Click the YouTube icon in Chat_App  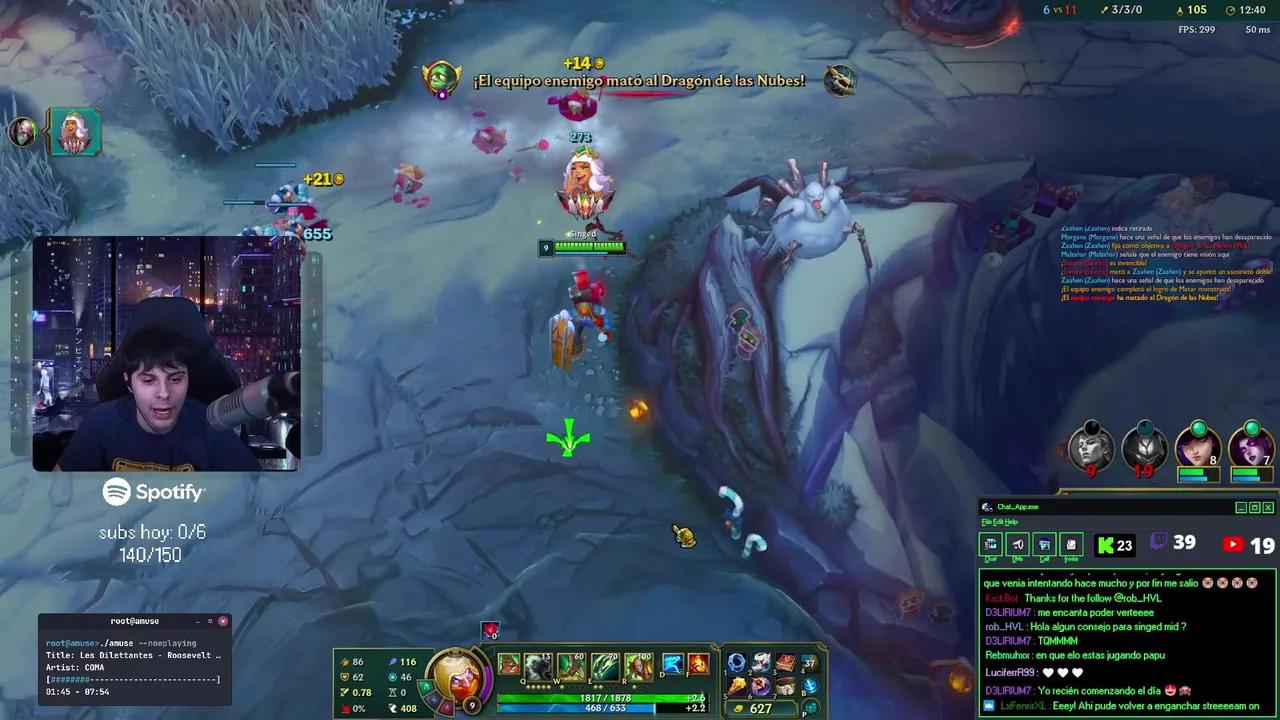pos(1233,544)
